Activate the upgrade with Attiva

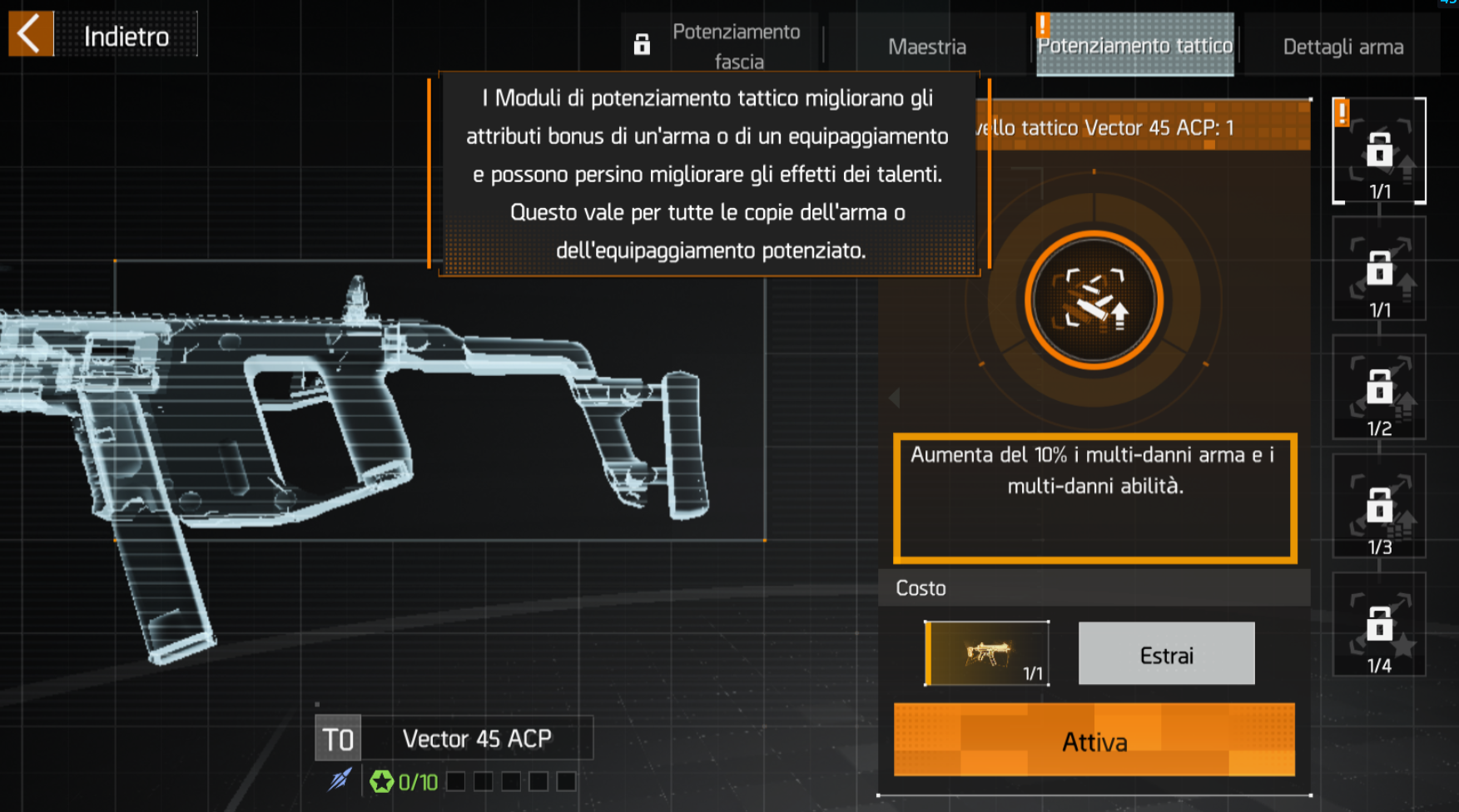(x=1094, y=740)
